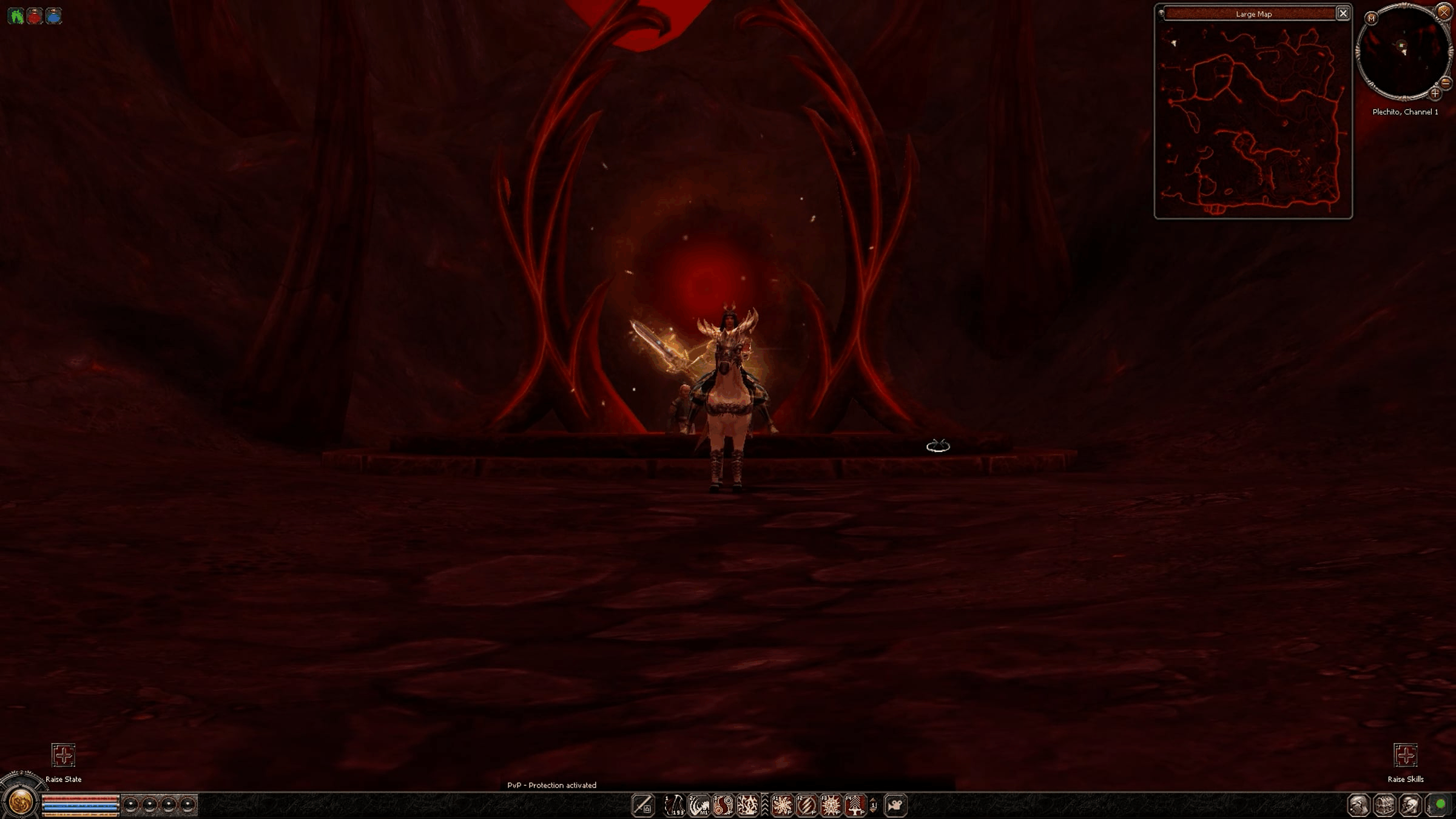Activate the F3 aura skill
1456x819 pixels.
pos(831,805)
